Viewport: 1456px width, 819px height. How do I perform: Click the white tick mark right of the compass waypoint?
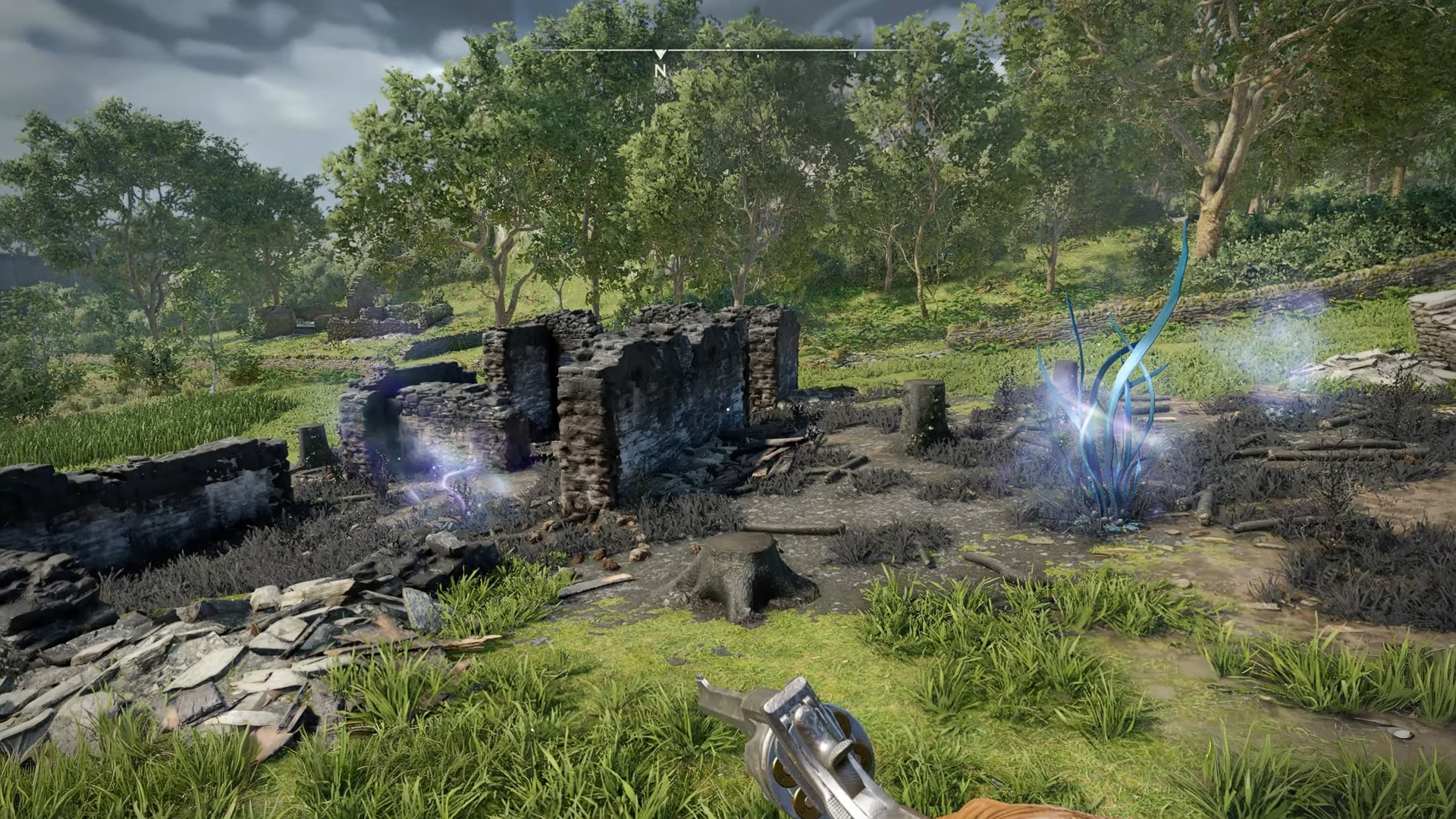pos(758,55)
